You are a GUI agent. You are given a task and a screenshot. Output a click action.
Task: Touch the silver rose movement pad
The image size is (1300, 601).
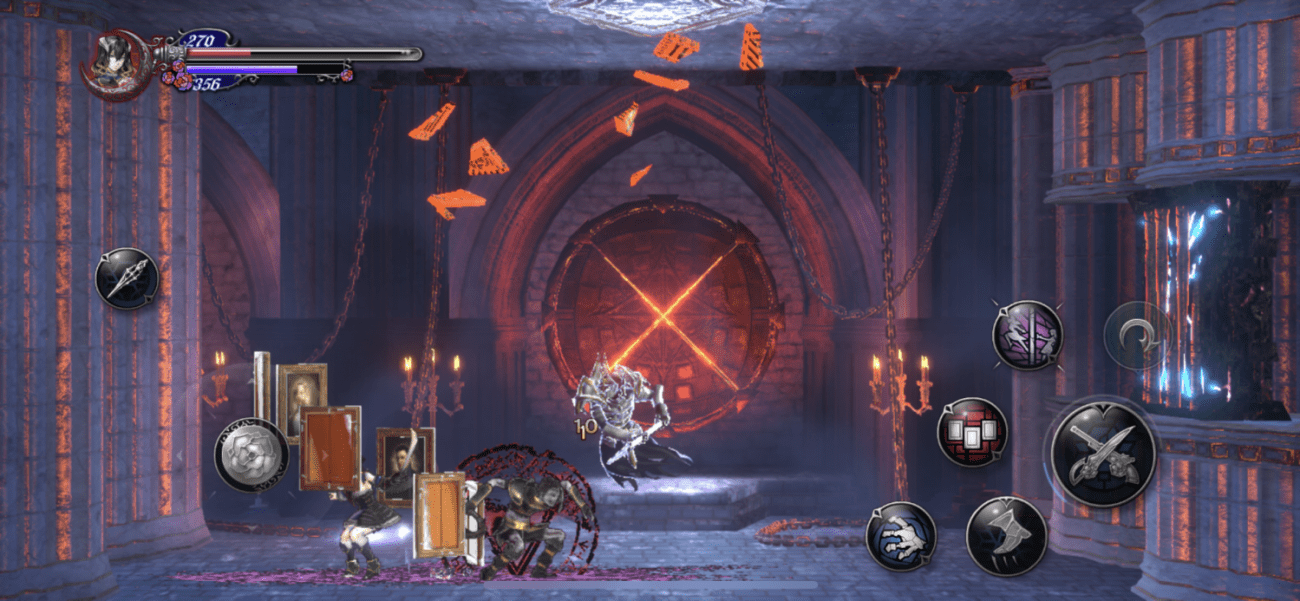point(251,455)
